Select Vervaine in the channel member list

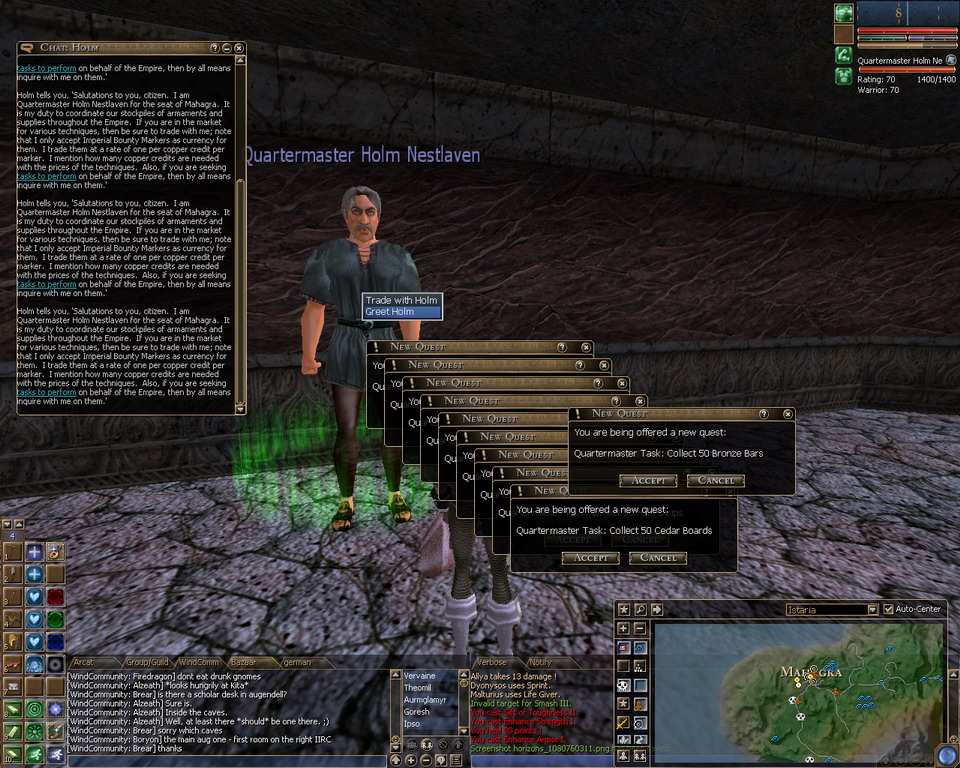click(x=421, y=676)
